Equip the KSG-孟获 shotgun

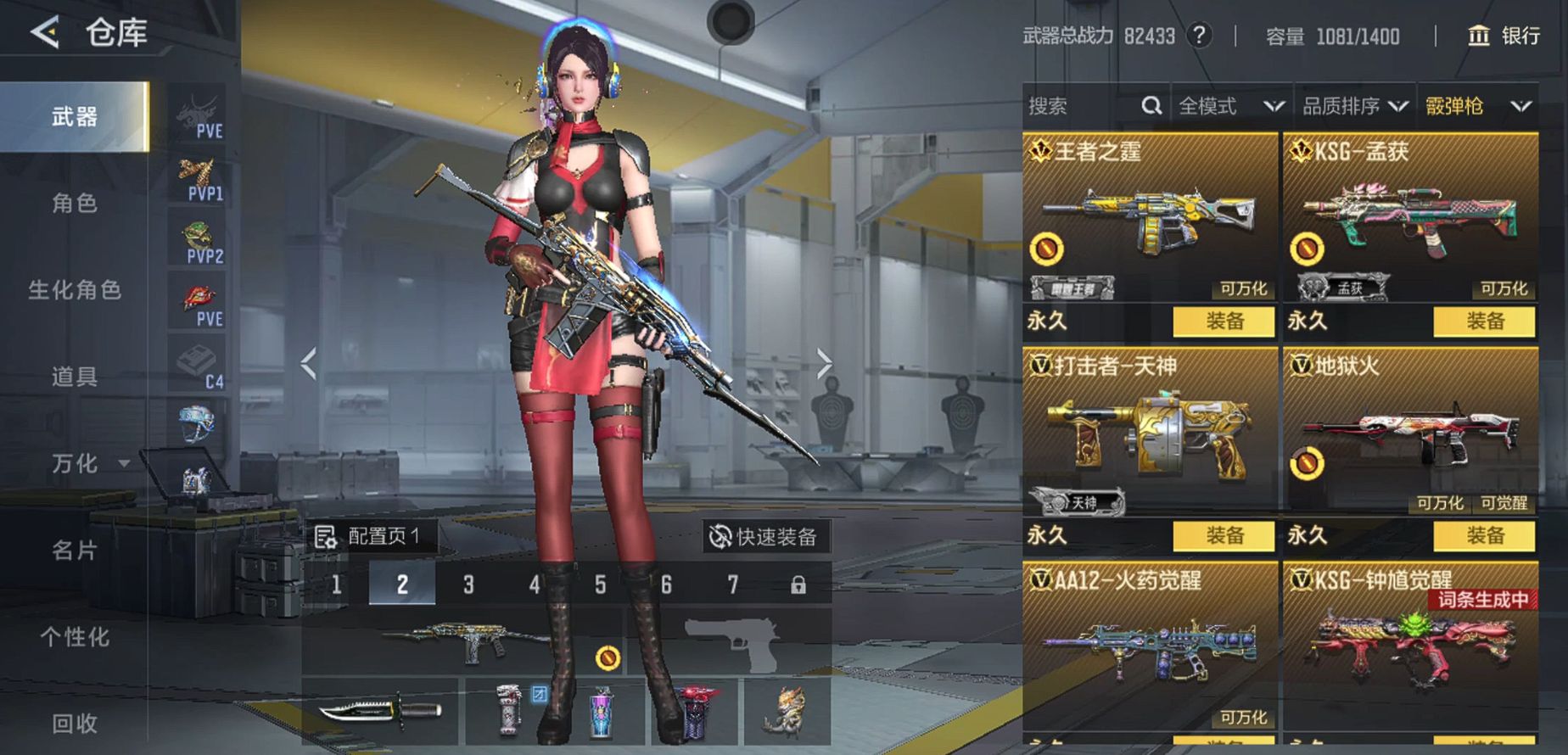point(1484,322)
